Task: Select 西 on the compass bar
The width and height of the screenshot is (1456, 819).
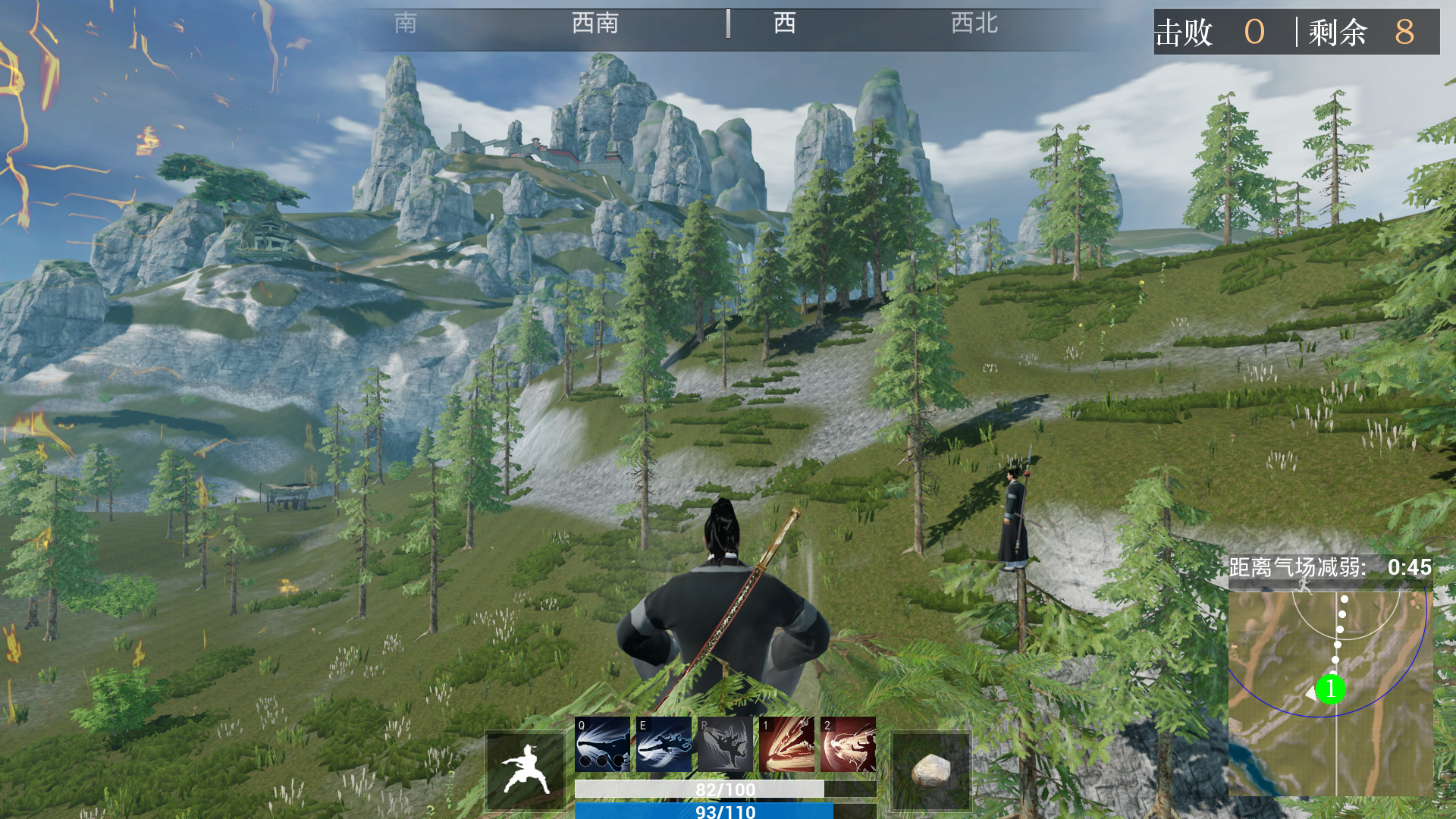Action: [784, 24]
